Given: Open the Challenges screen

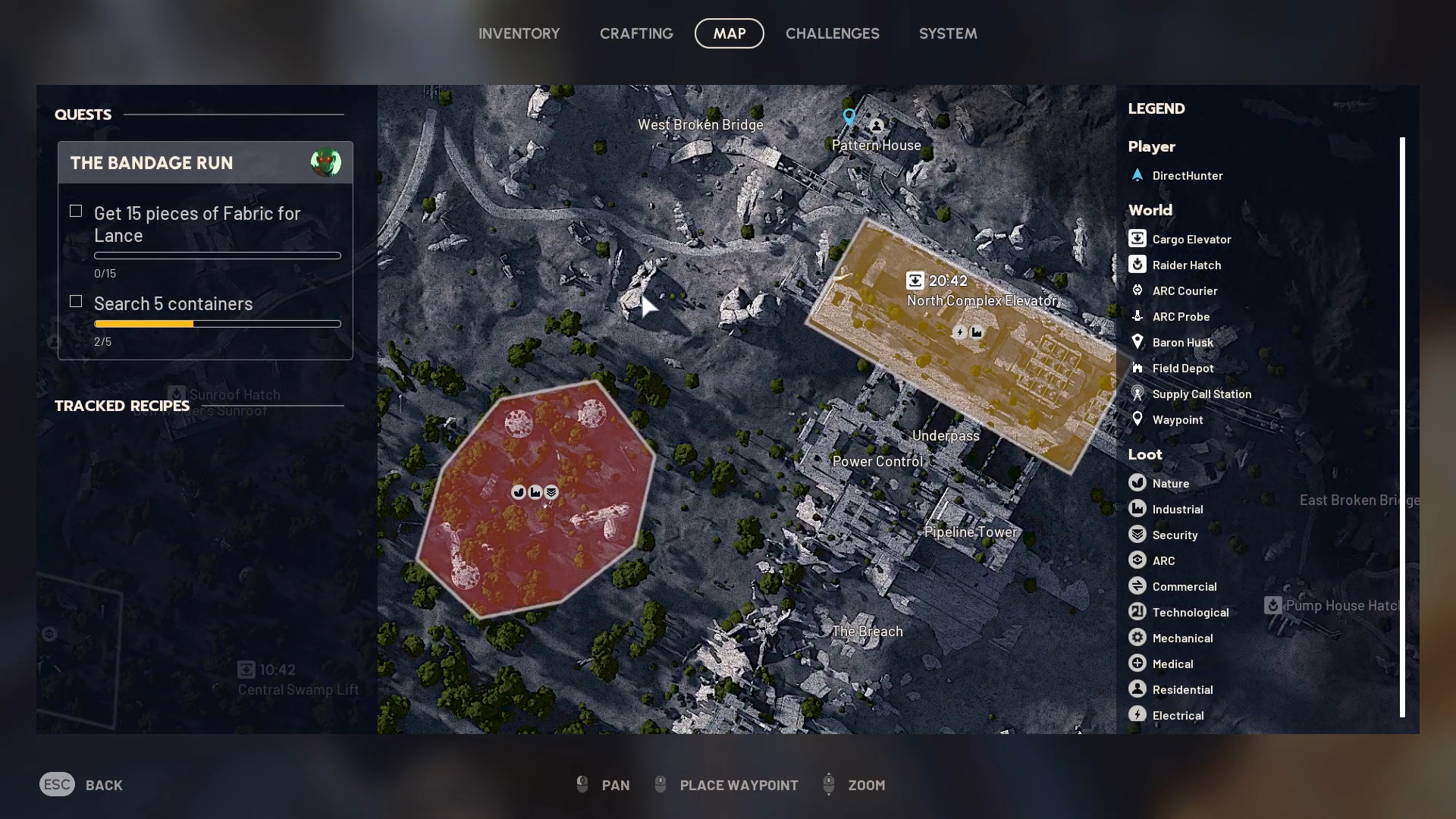Looking at the screenshot, I should click(x=832, y=33).
